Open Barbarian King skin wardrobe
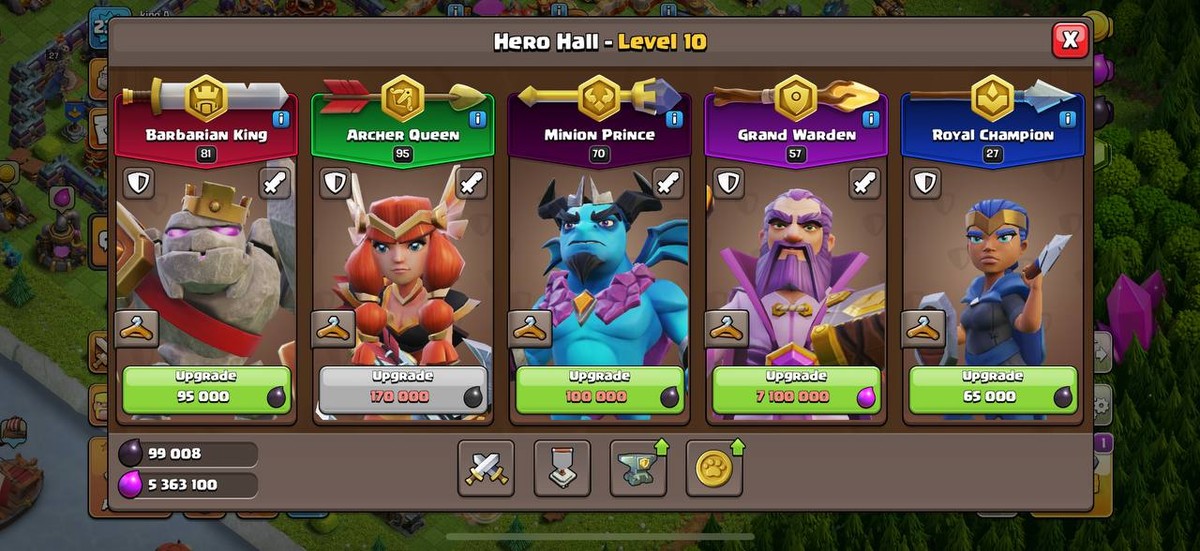Image resolution: width=1200 pixels, height=551 pixels. (x=136, y=328)
